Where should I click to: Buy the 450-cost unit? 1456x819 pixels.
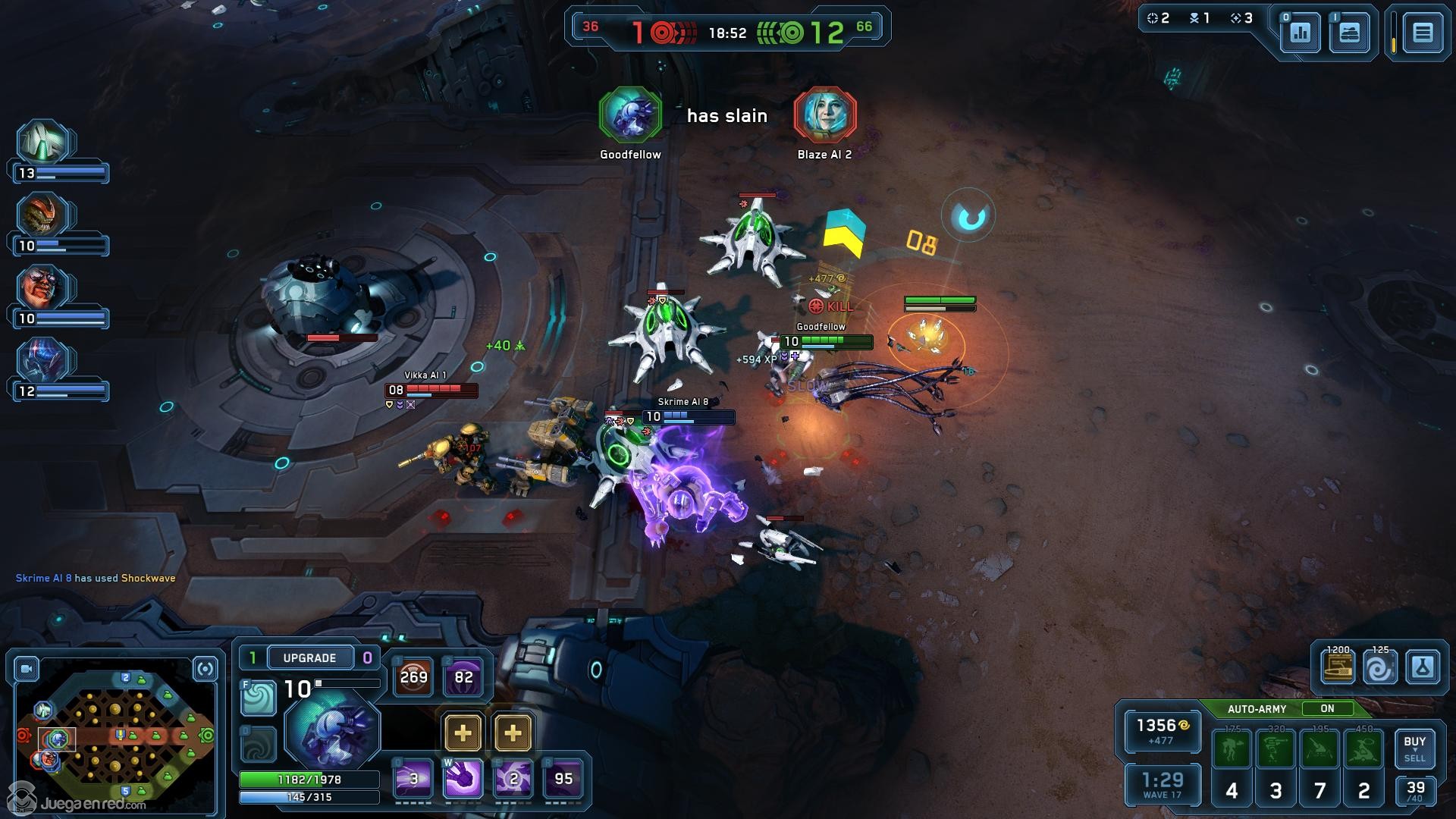(1364, 749)
